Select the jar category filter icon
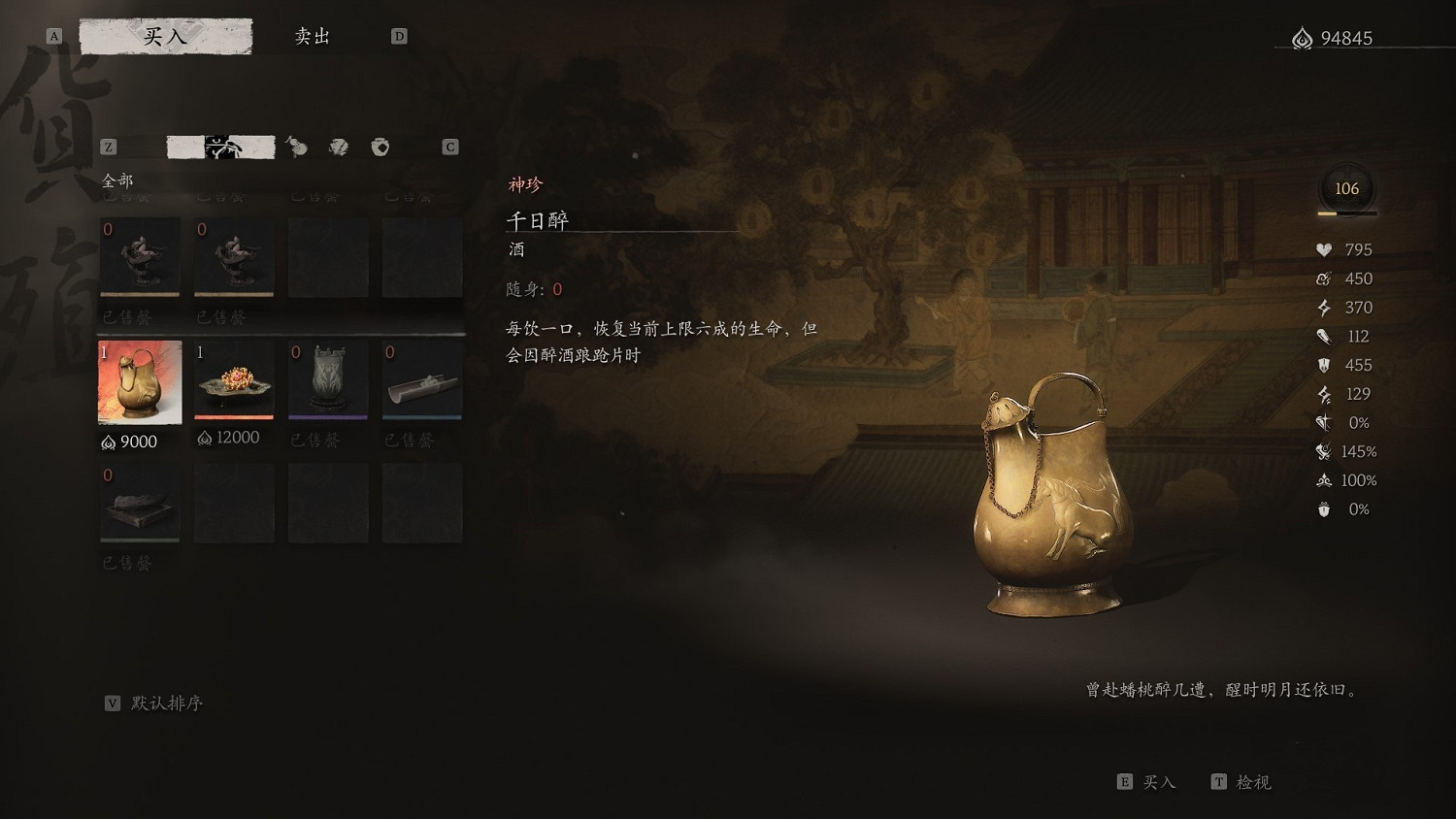Screen dimensions: 1456x819 [x=380, y=147]
